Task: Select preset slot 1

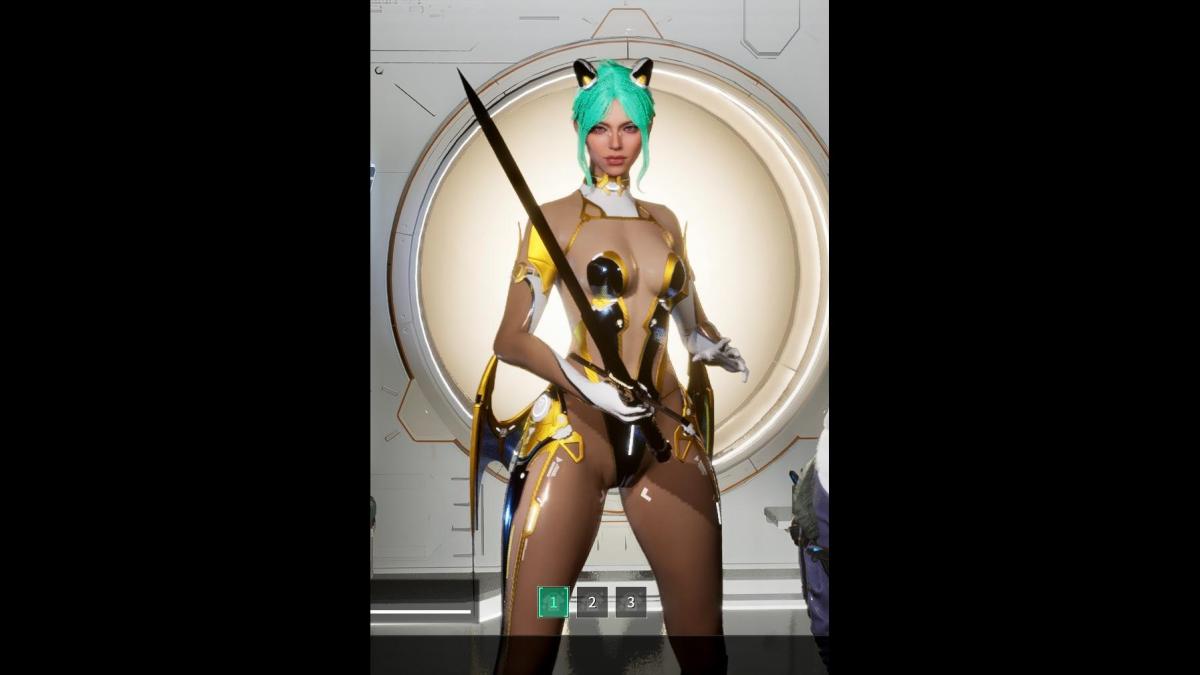Action: click(x=553, y=602)
